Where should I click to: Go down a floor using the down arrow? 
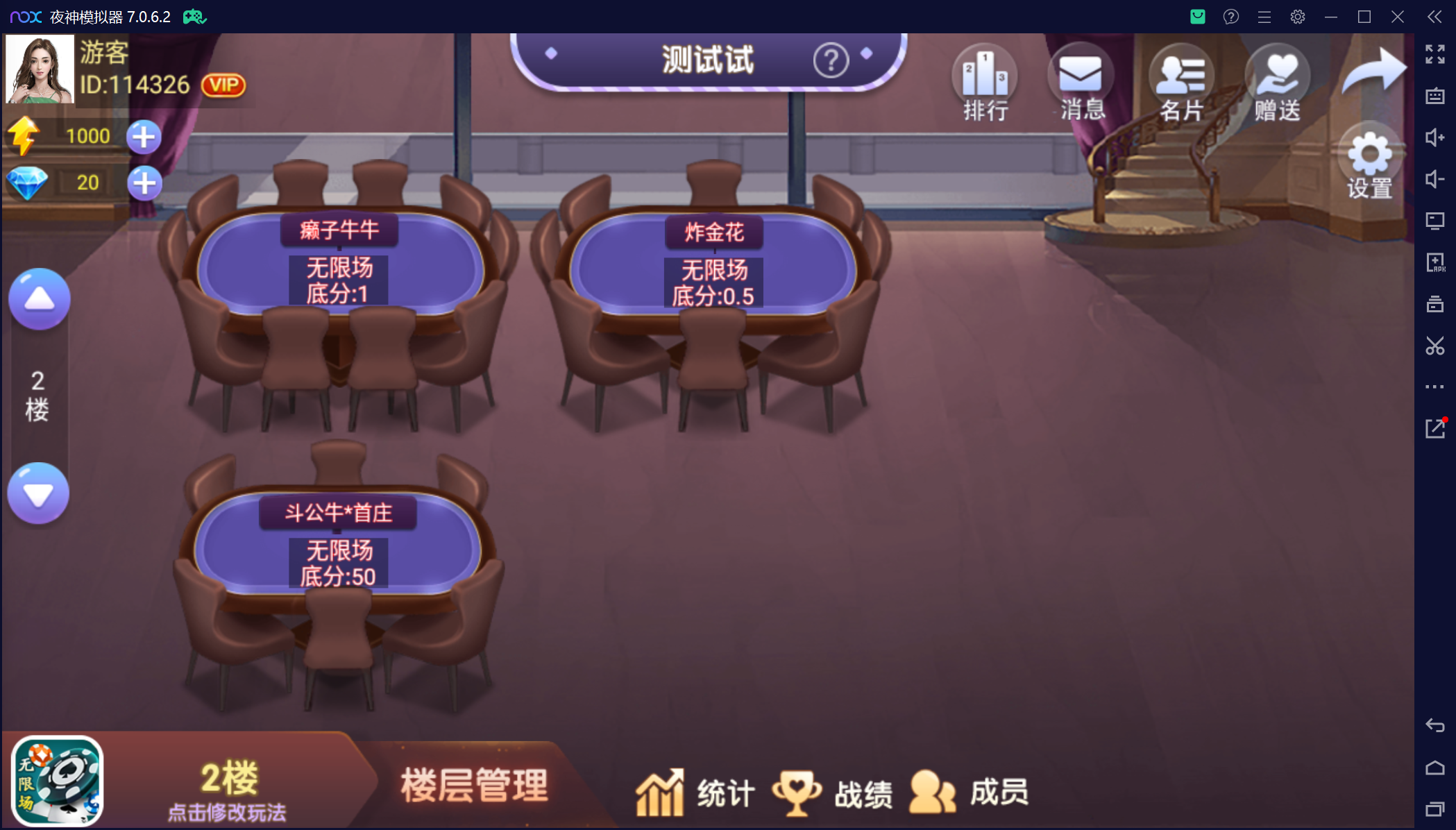click(39, 493)
